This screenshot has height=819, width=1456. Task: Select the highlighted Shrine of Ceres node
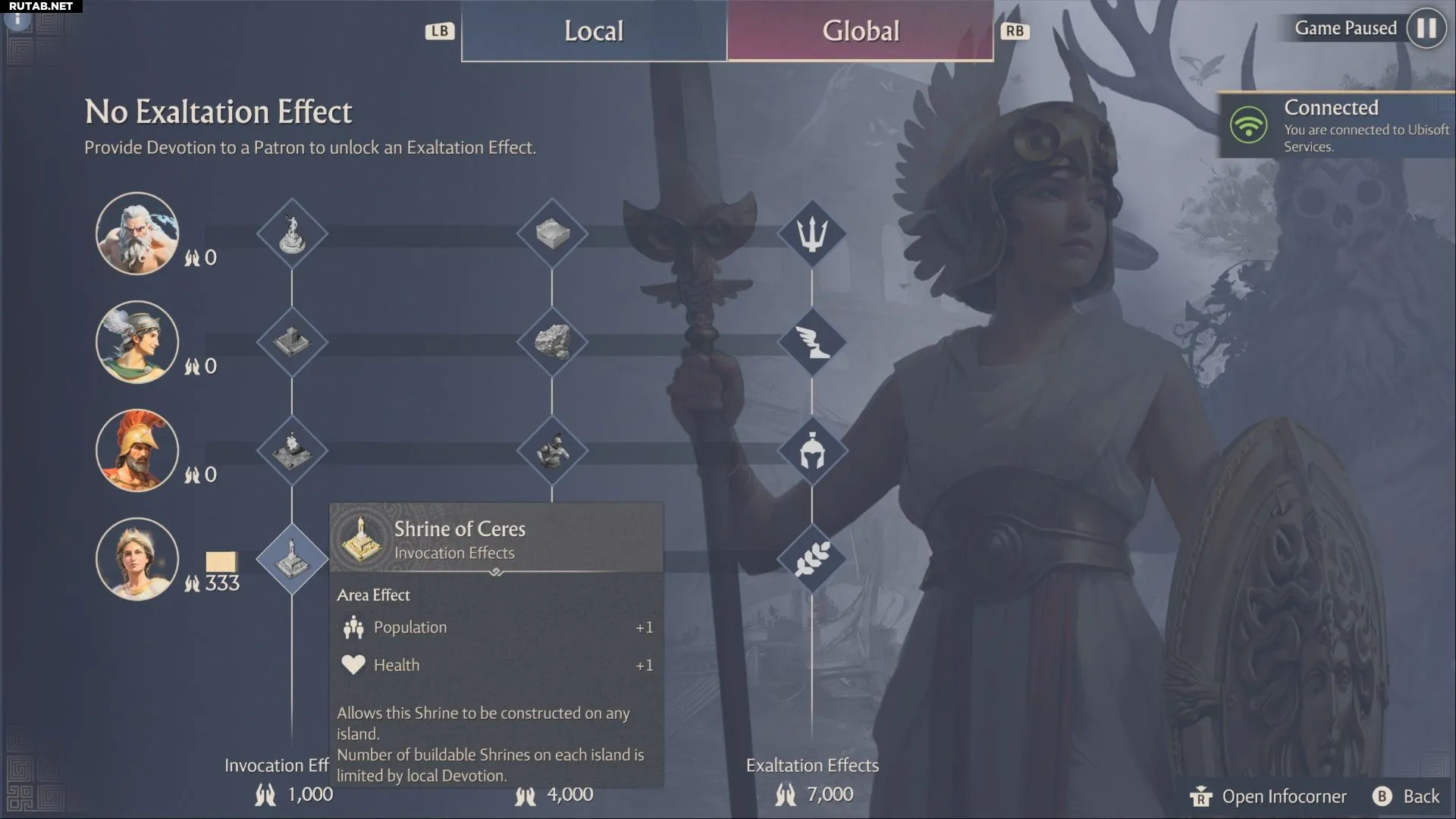click(x=292, y=559)
